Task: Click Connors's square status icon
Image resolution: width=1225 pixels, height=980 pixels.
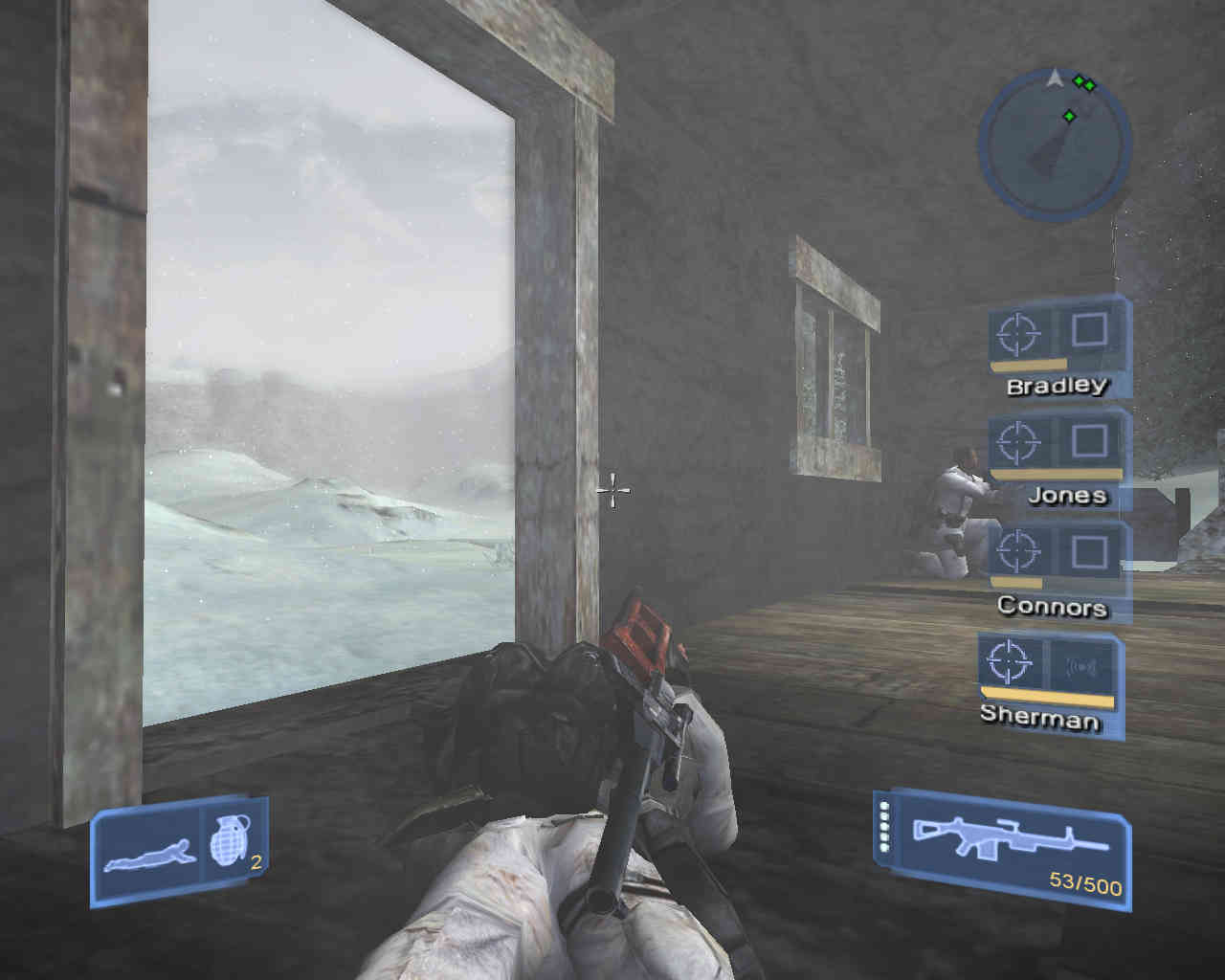Action: [1089, 551]
